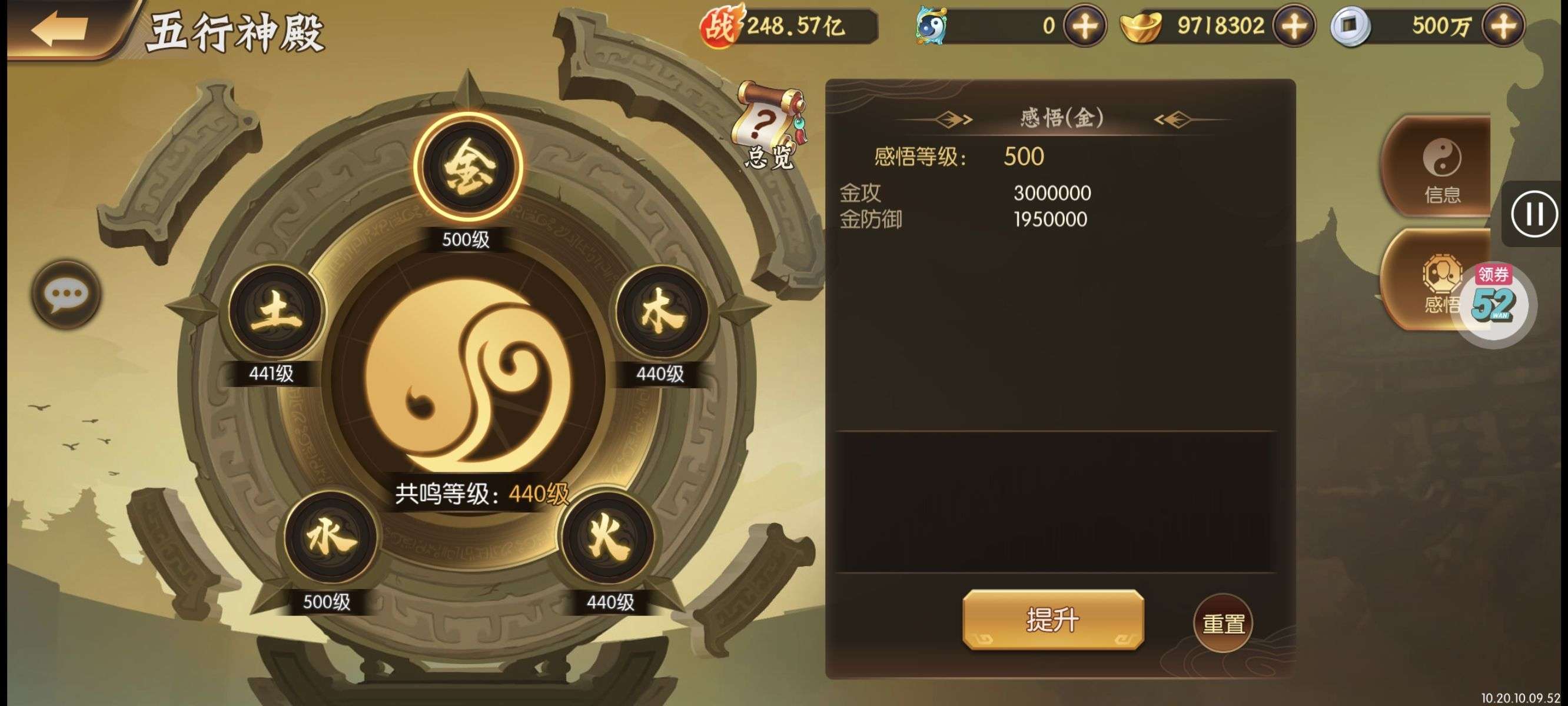Tap the 重置 reset button
Image resolution: width=1568 pixels, height=706 pixels.
point(1223,623)
